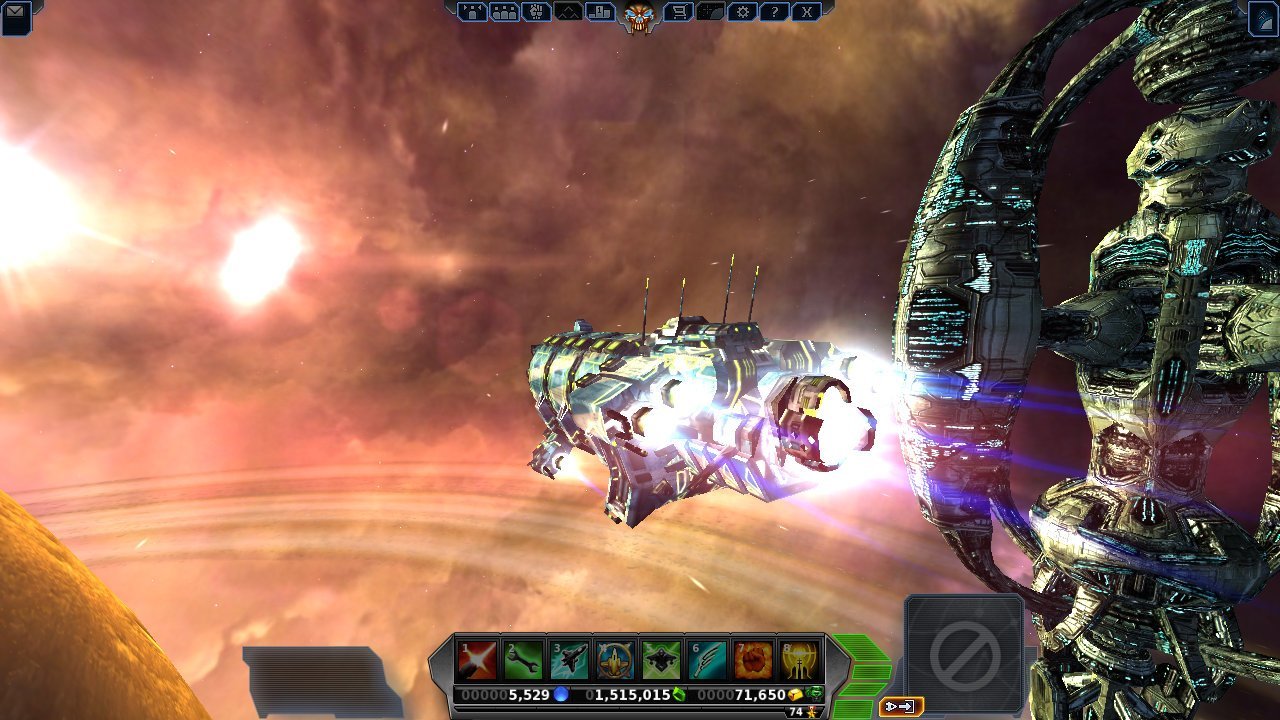Open the question mark help
Viewport: 1280px width, 720px height.
(774, 12)
